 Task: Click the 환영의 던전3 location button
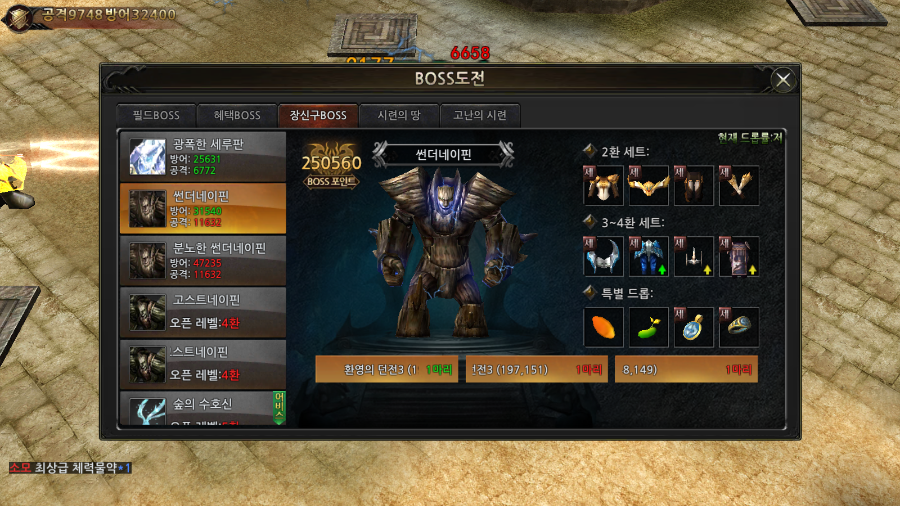387,369
